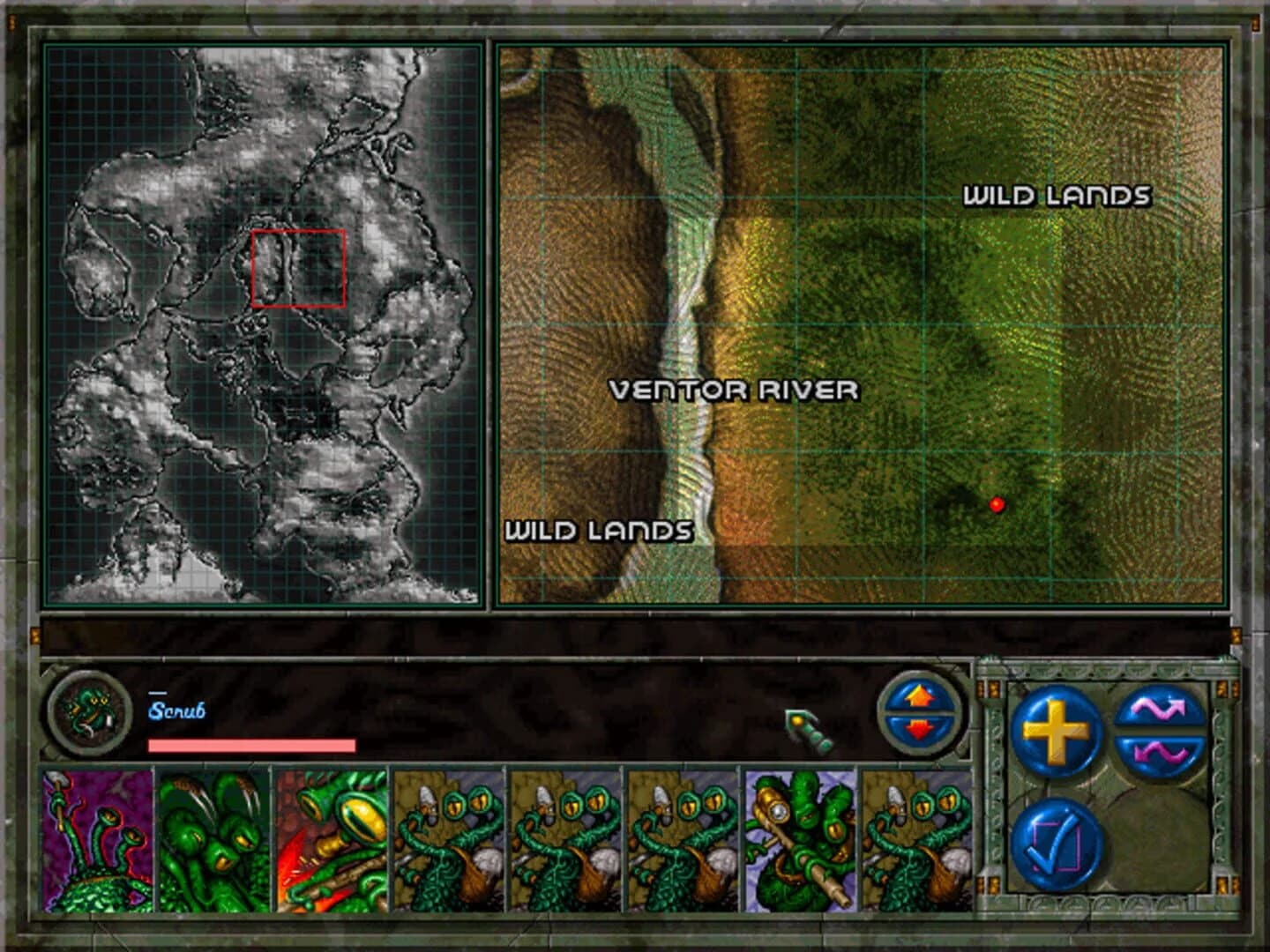
Task: Click the upper WILD LANDS region label
Action: [1057, 196]
